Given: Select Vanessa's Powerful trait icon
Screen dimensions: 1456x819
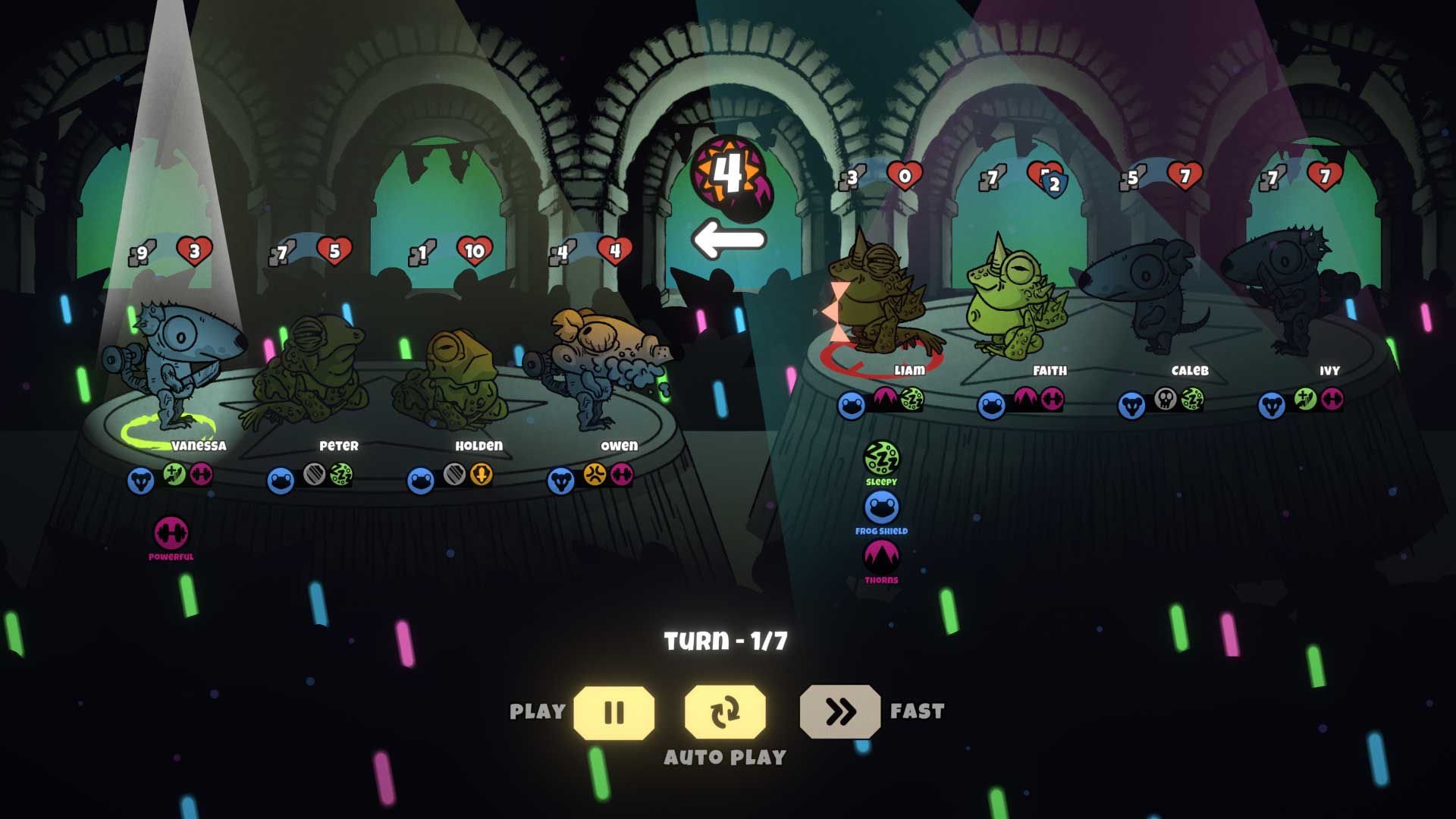Looking at the screenshot, I should pyautogui.click(x=171, y=533).
